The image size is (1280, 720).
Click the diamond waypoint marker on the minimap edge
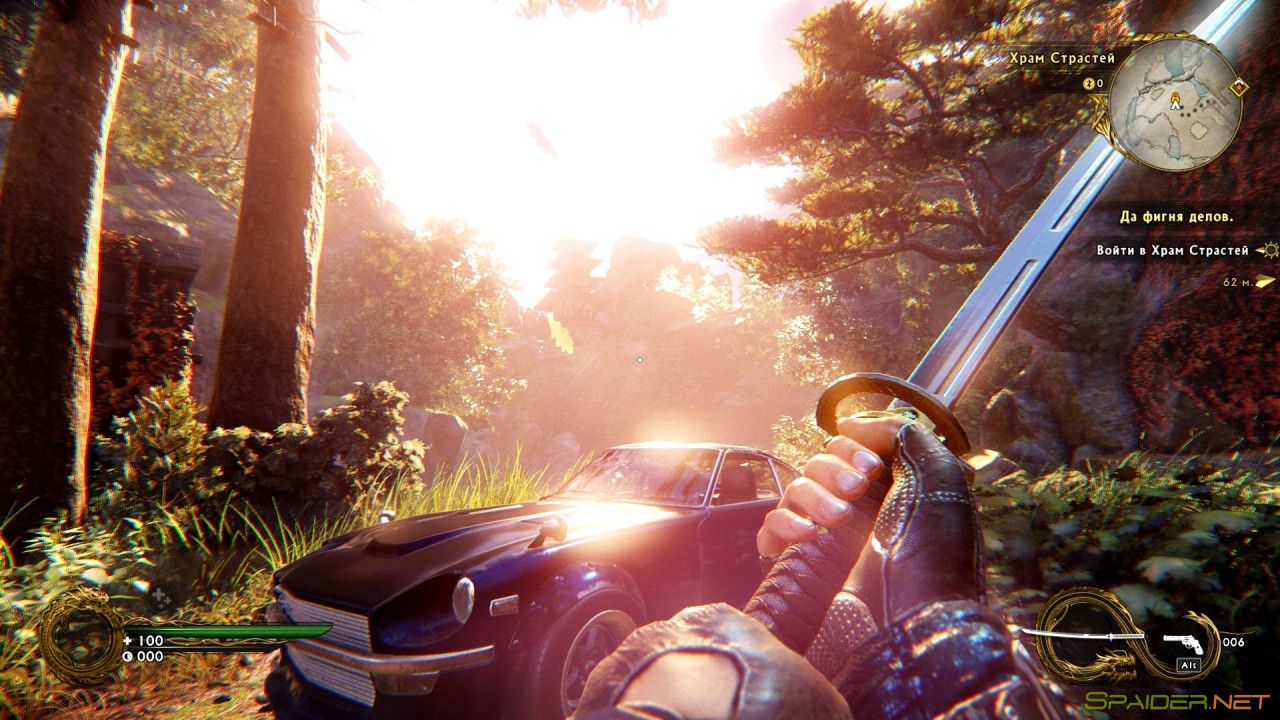tap(1238, 86)
